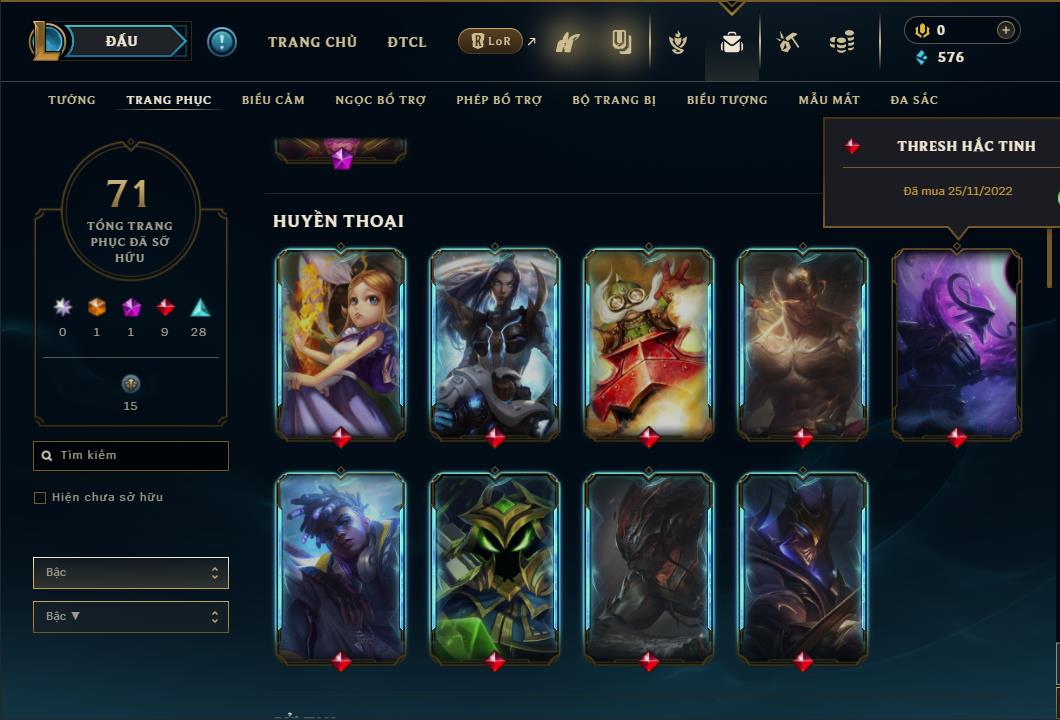Open the Bậc ▼ sort dropdown
The height and width of the screenshot is (720, 1060).
coord(131,617)
